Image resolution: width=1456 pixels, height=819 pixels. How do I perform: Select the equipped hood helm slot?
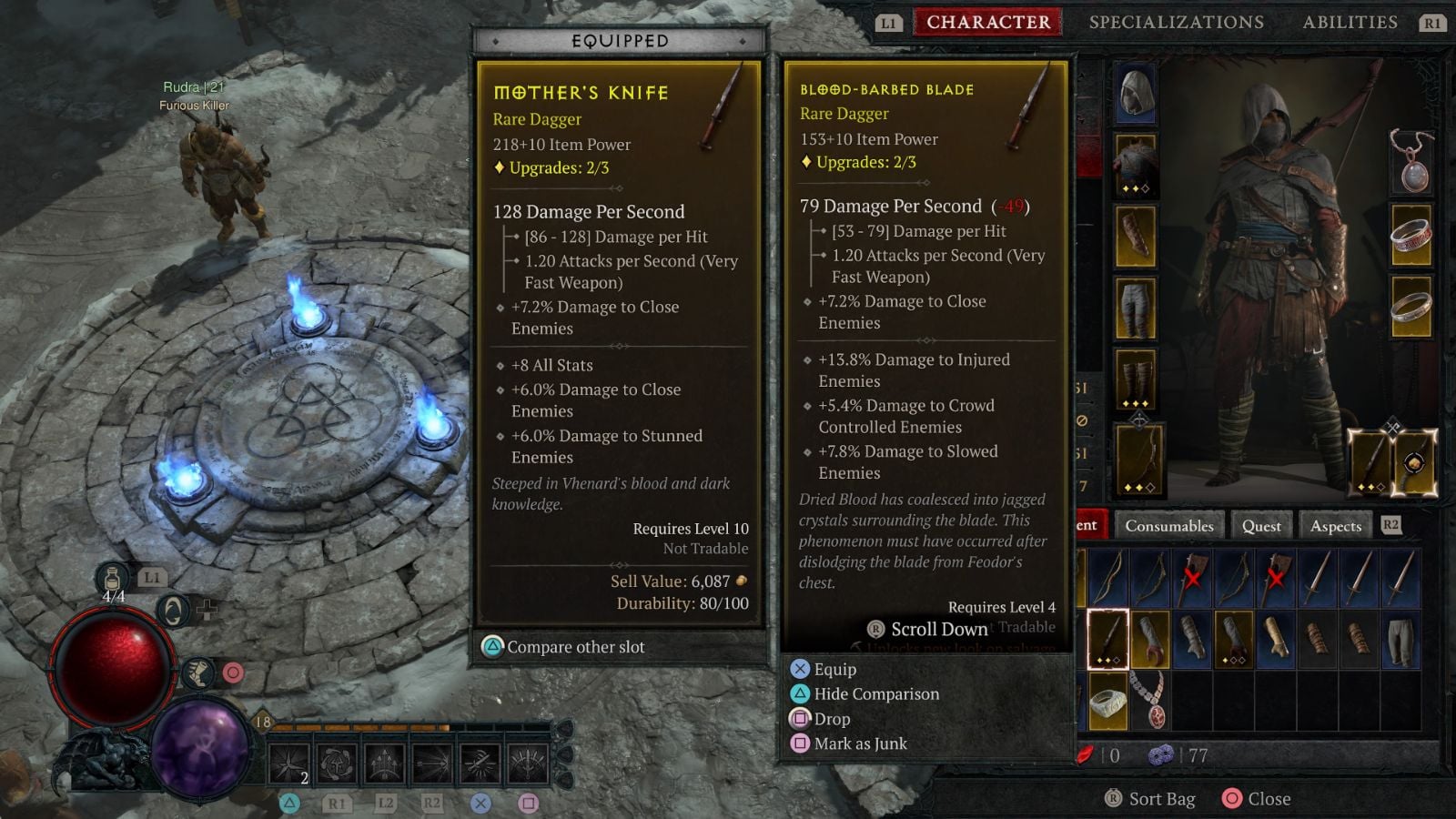pyautogui.click(x=1136, y=93)
